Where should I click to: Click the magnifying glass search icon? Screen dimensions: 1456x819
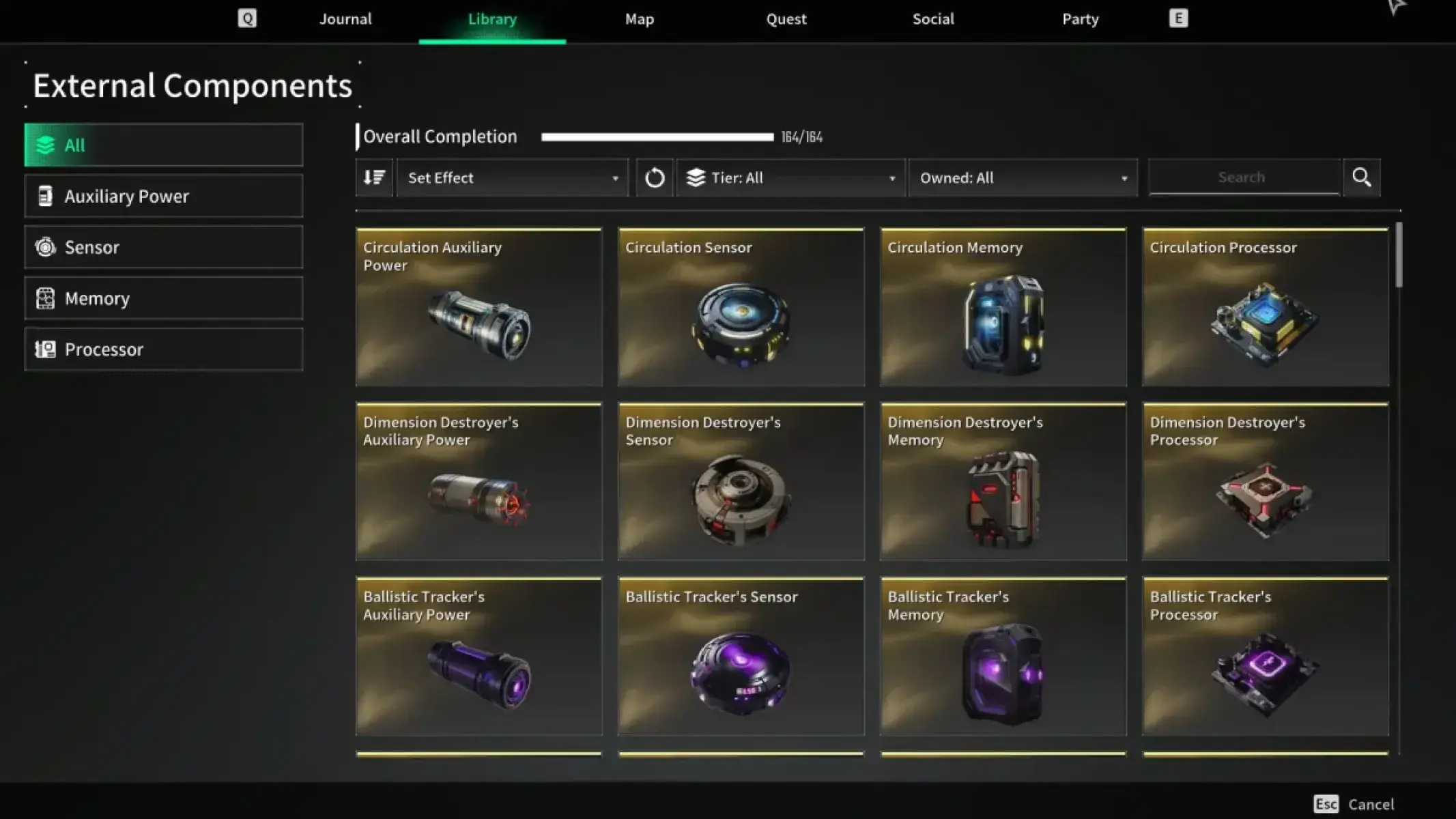(1361, 177)
